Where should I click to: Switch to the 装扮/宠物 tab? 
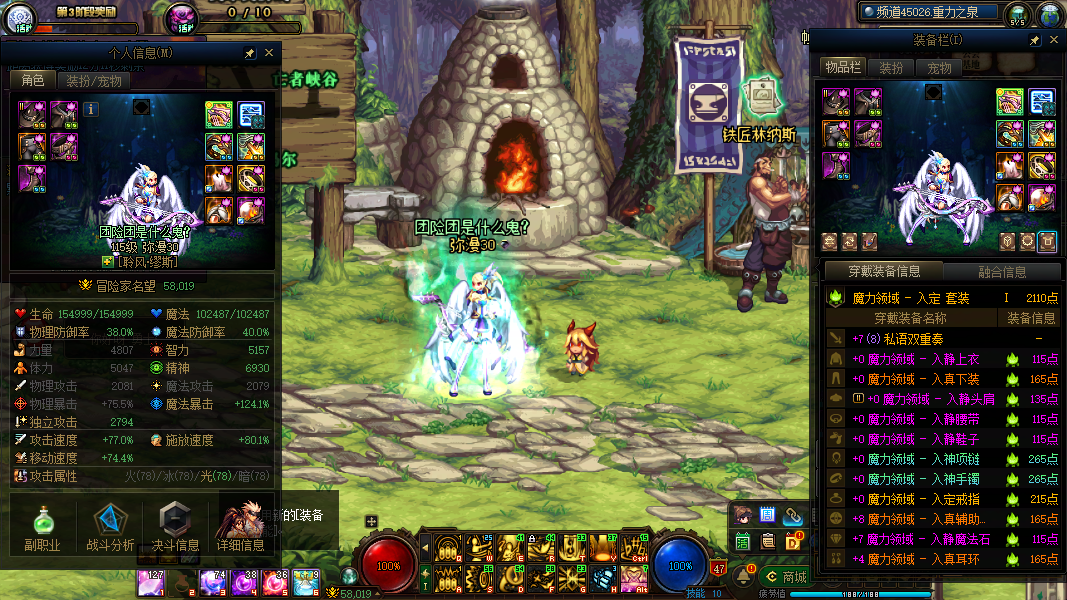point(94,81)
